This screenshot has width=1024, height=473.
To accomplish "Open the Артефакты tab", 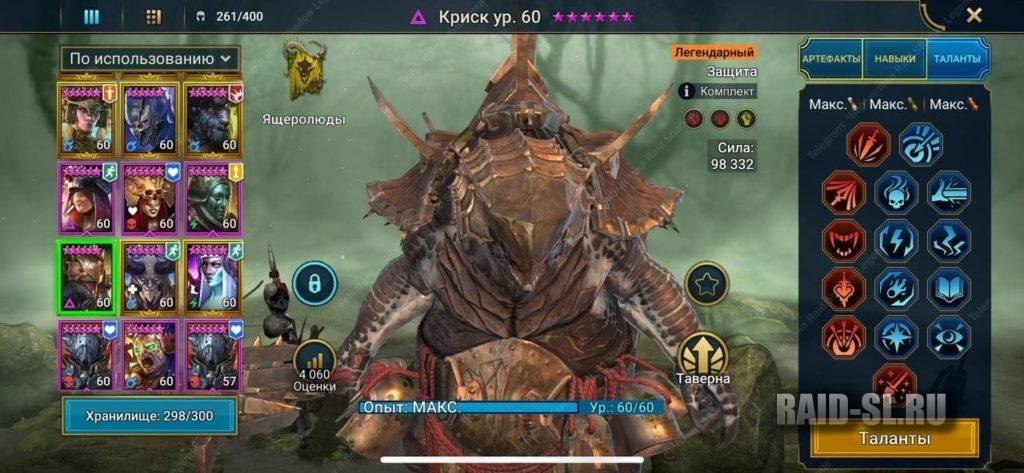I will click(x=830, y=60).
